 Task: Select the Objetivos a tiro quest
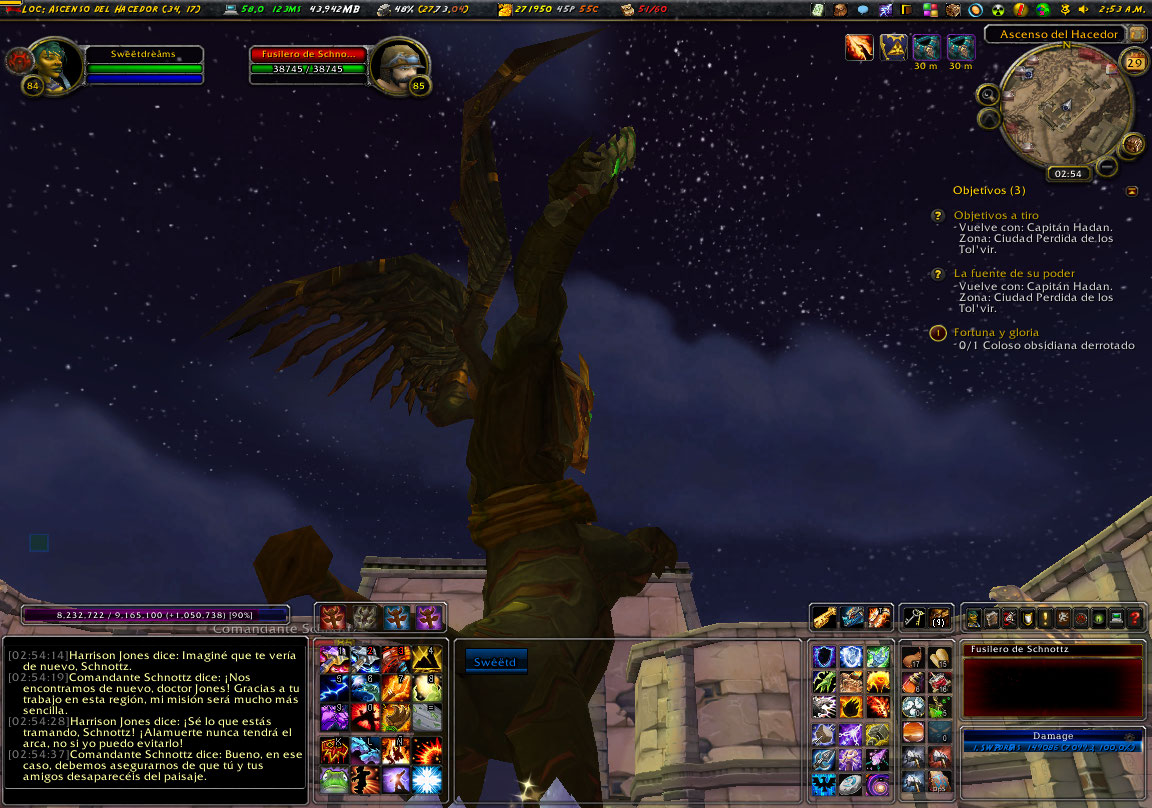tap(996, 216)
